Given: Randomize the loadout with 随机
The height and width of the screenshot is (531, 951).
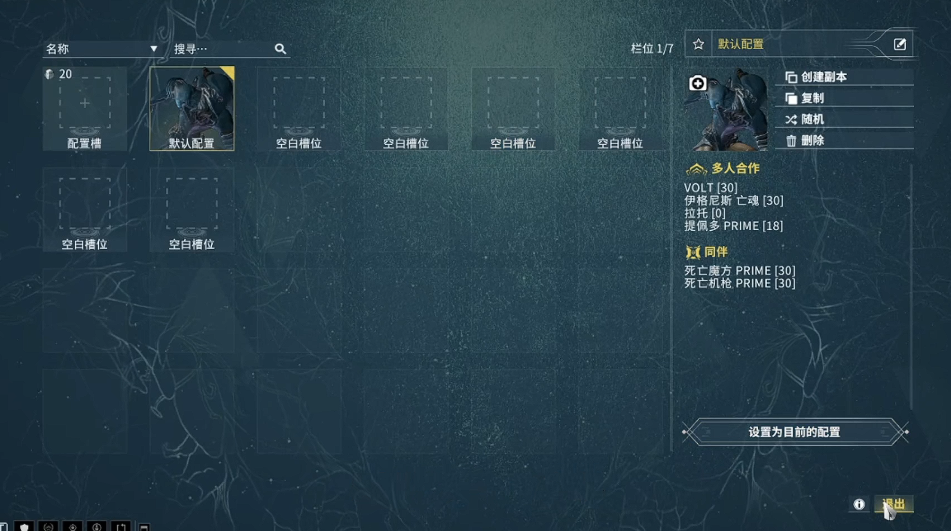Looking at the screenshot, I should pyautogui.click(x=812, y=119).
